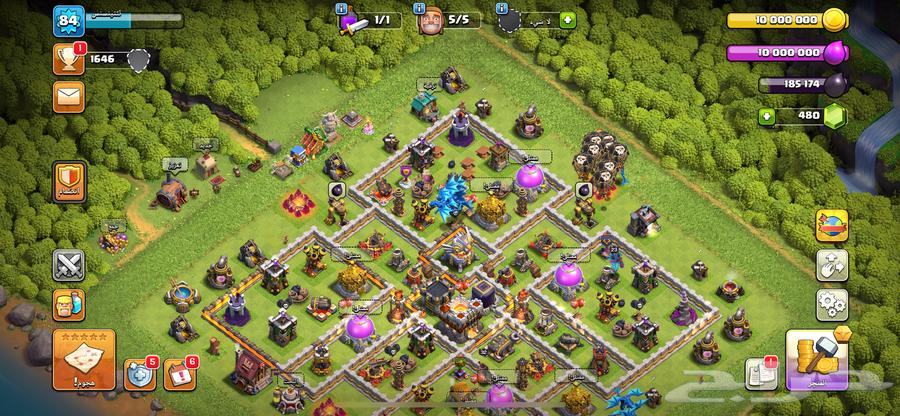
Task: Open the red book events button
Action: (178, 374)
